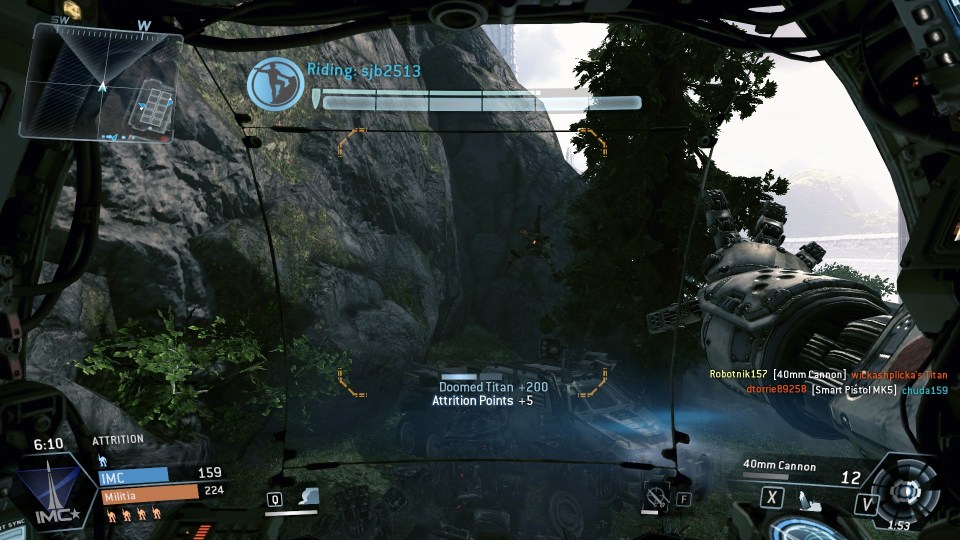
Task: Select the blue IMC team score bar
Action: 134,476
